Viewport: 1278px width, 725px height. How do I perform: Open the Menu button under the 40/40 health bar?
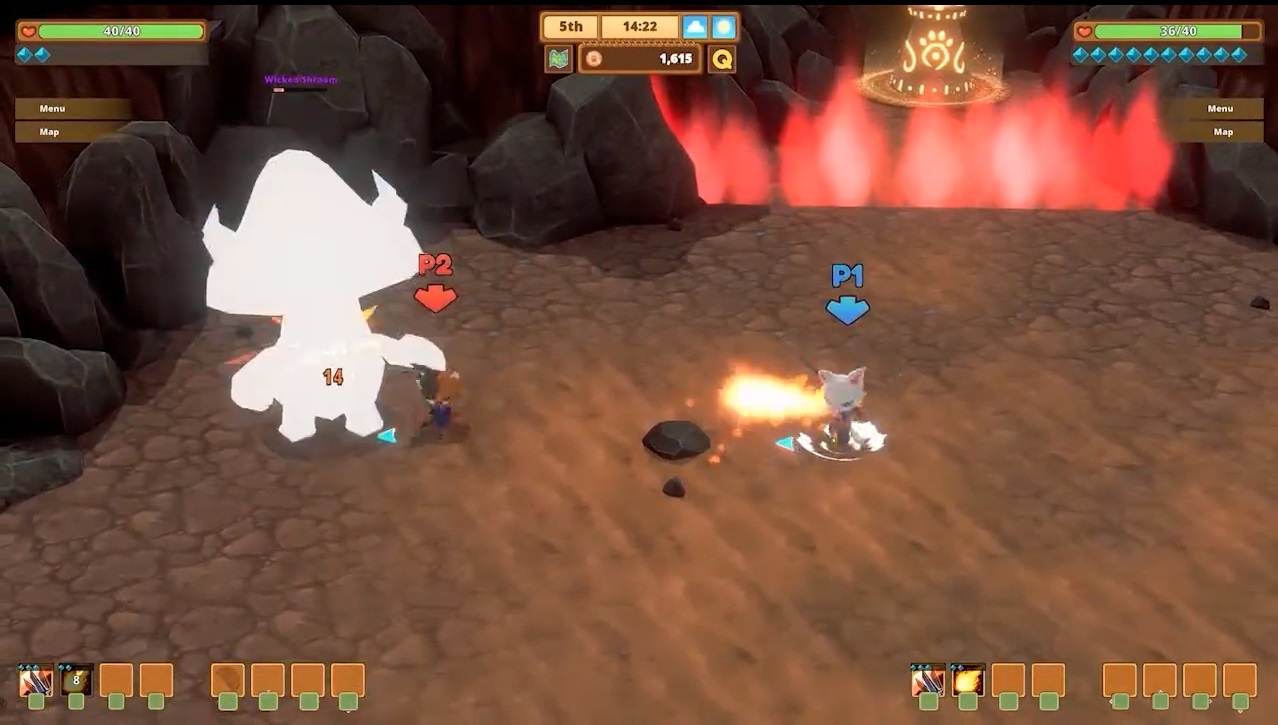pos(72,108)
